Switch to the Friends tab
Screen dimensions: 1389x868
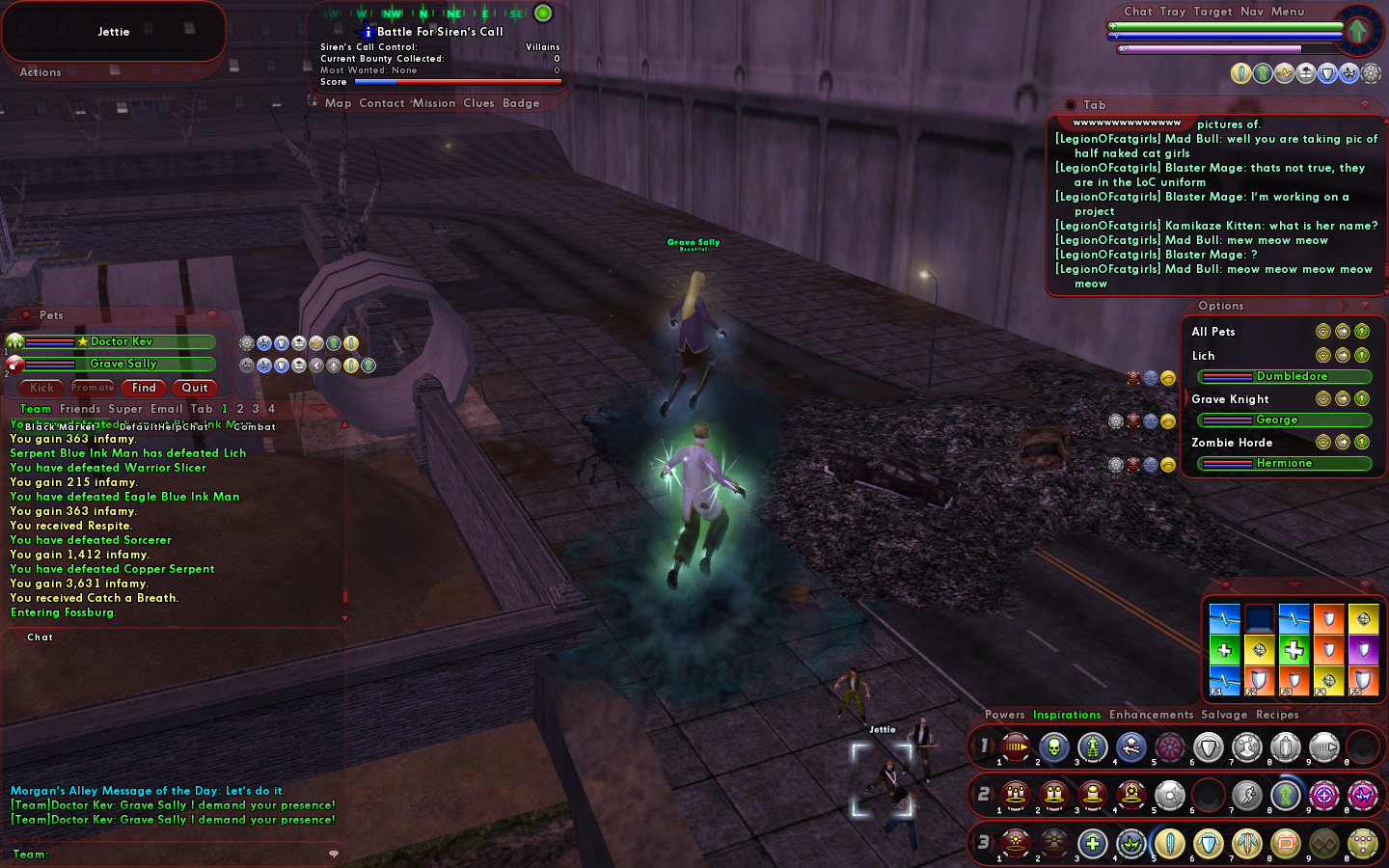coord(80,409)
